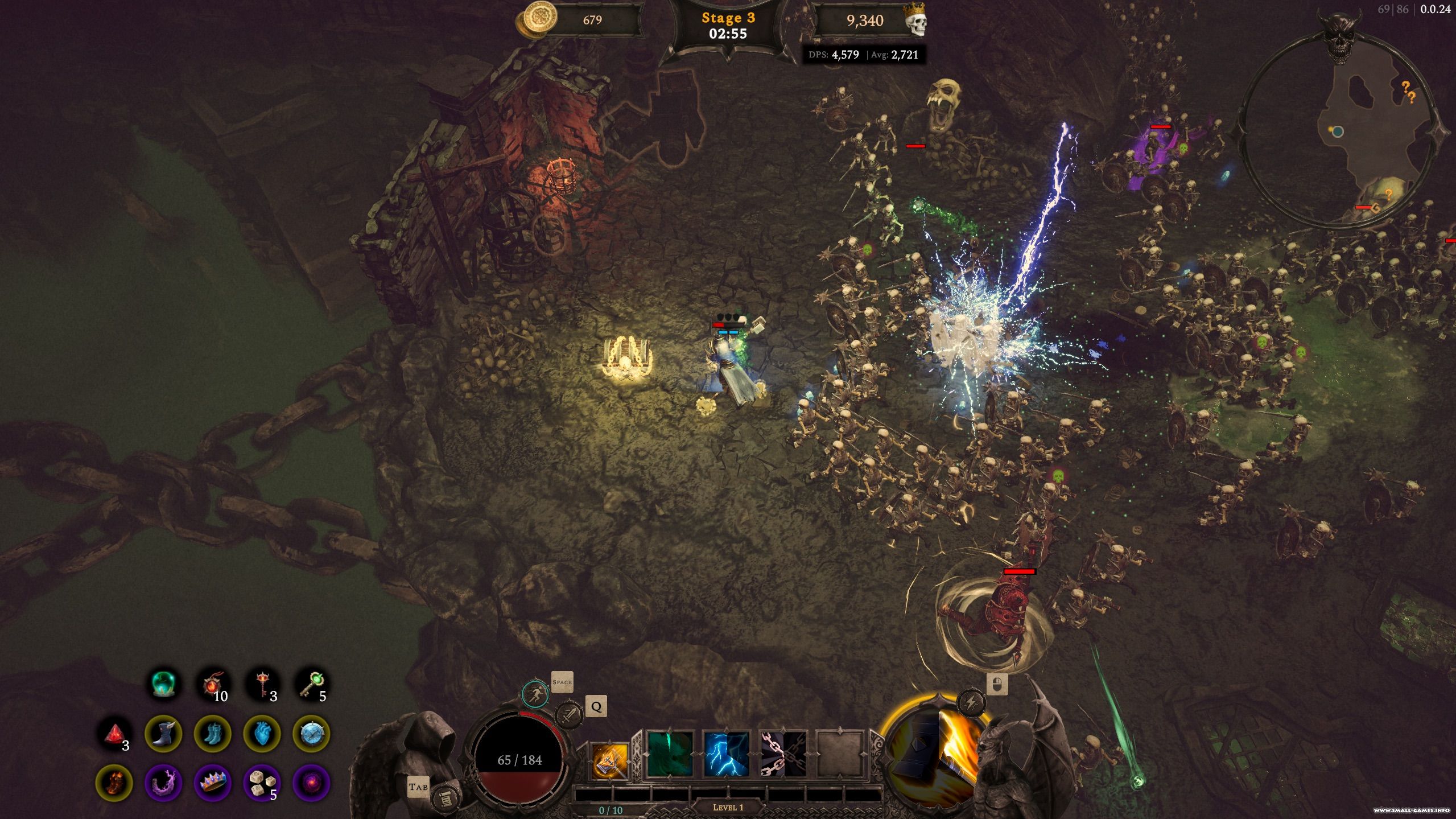
Task: Activate the lightning bolt skill slot
Action: point(726,754)
